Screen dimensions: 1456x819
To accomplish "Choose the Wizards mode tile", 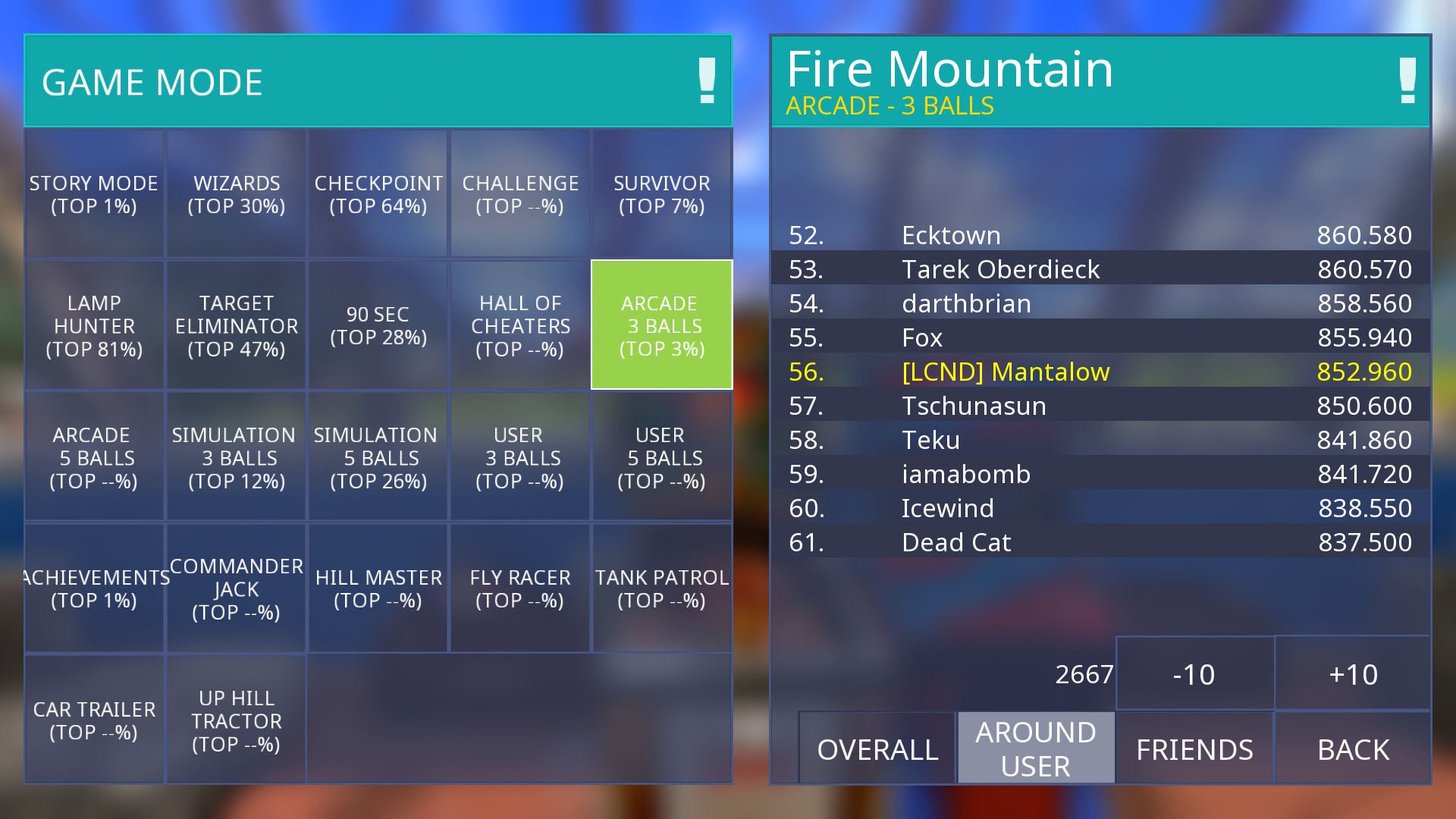I will tap(237, 194).
